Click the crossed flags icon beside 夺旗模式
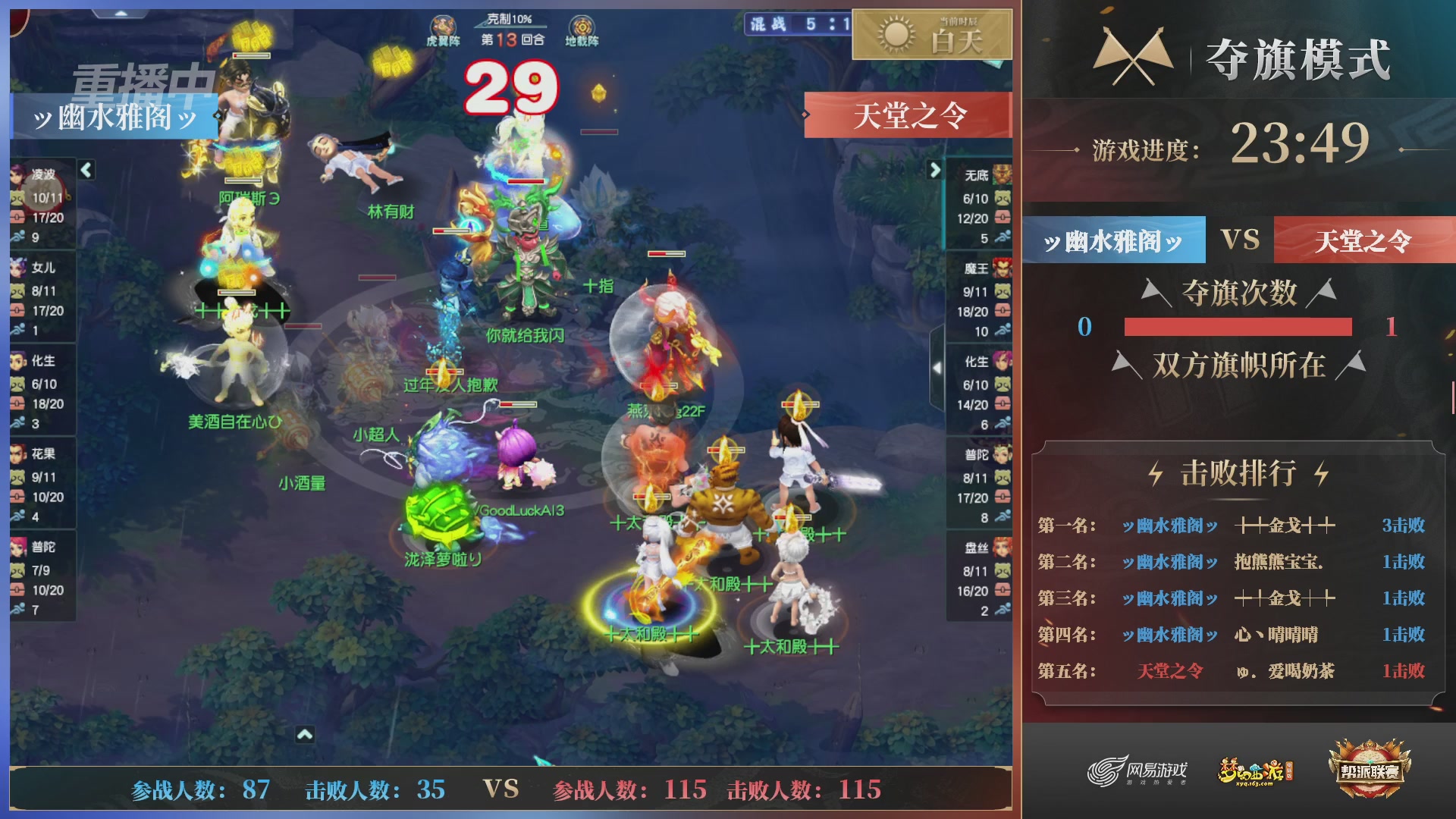Screen dimensions: 1456x819 [x=1132, y=55]
